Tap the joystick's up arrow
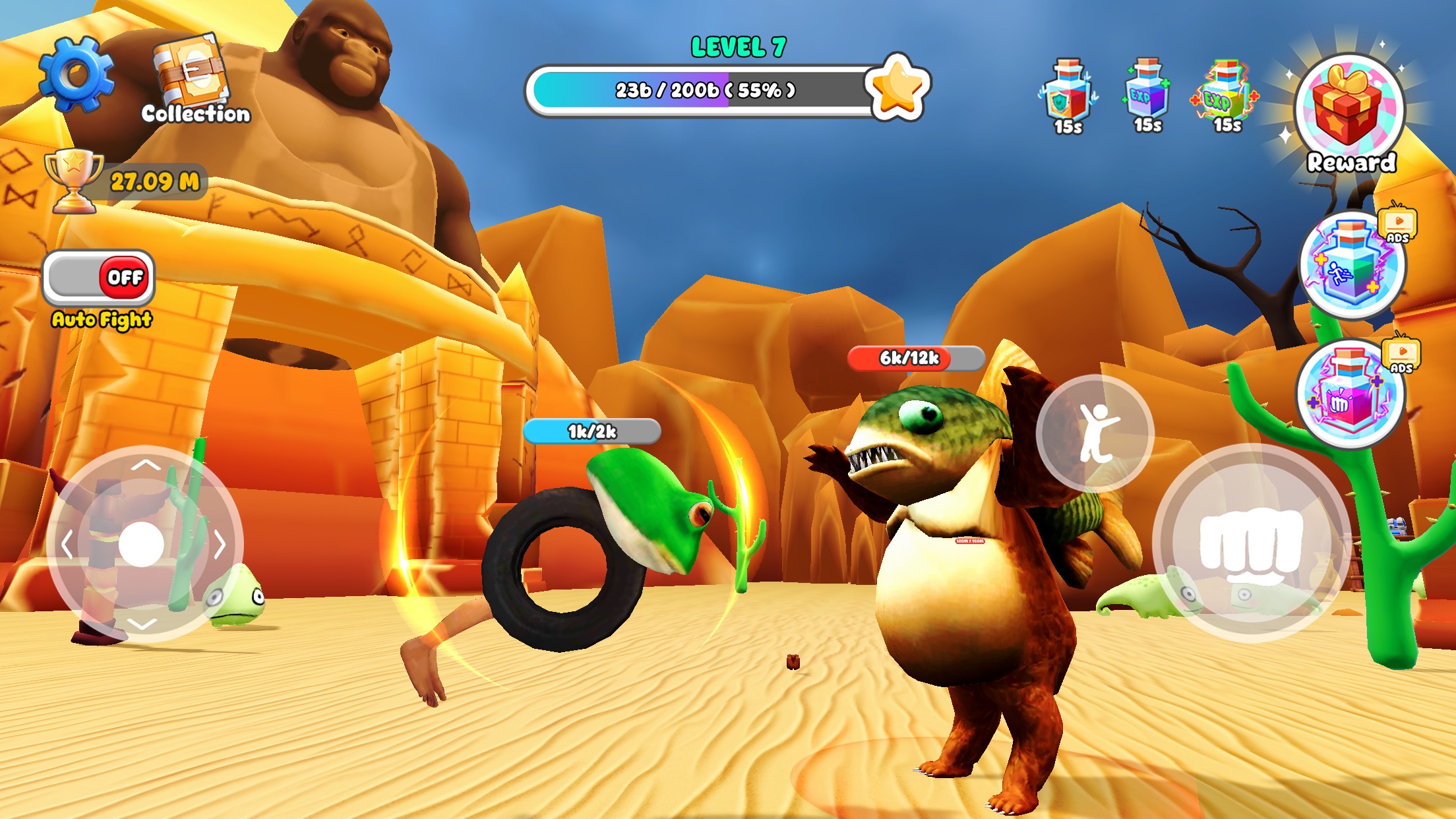 tap(145, 465)
